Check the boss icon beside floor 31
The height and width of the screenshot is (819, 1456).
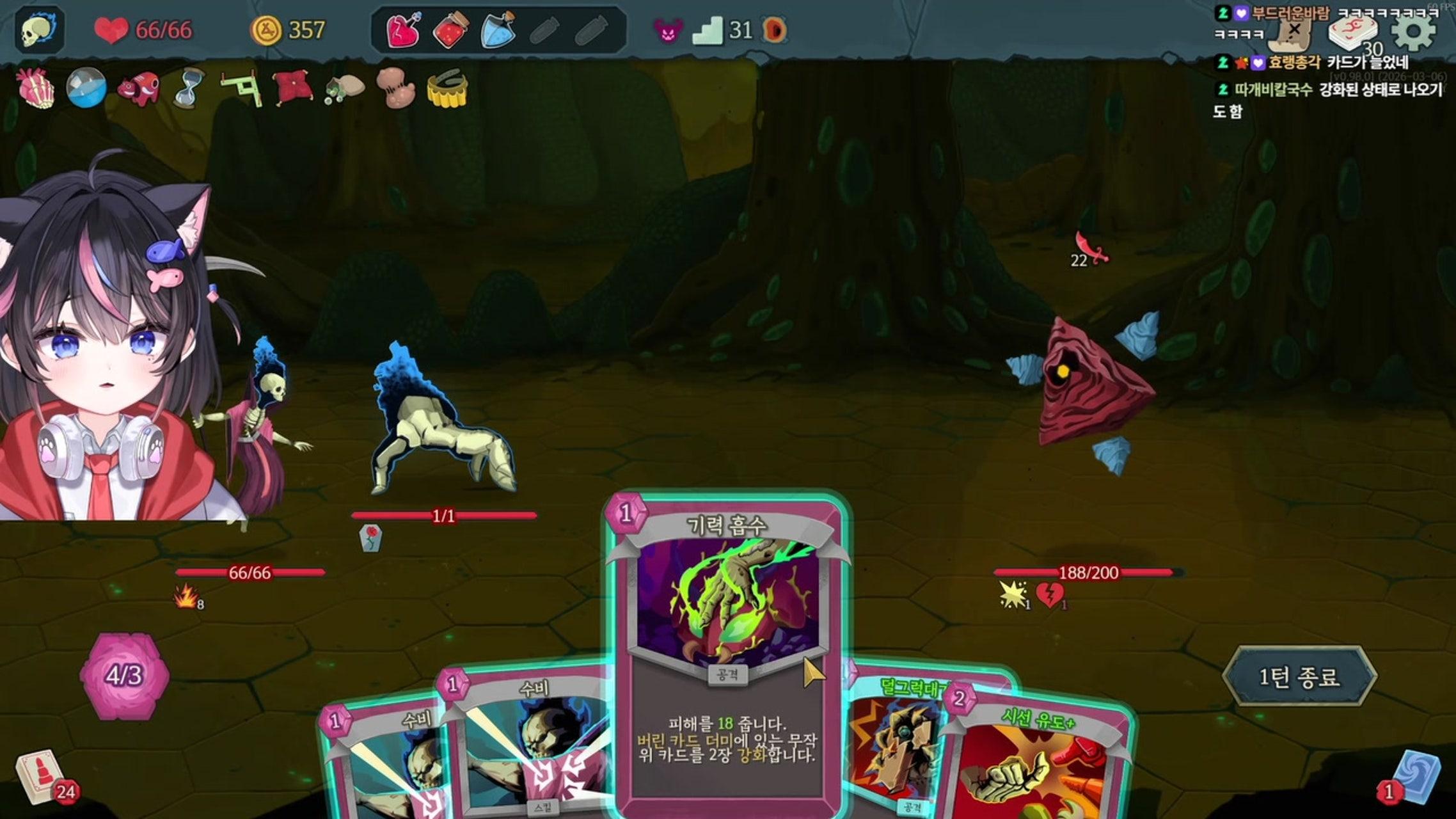pyautogui.click(x=775, y=30)
